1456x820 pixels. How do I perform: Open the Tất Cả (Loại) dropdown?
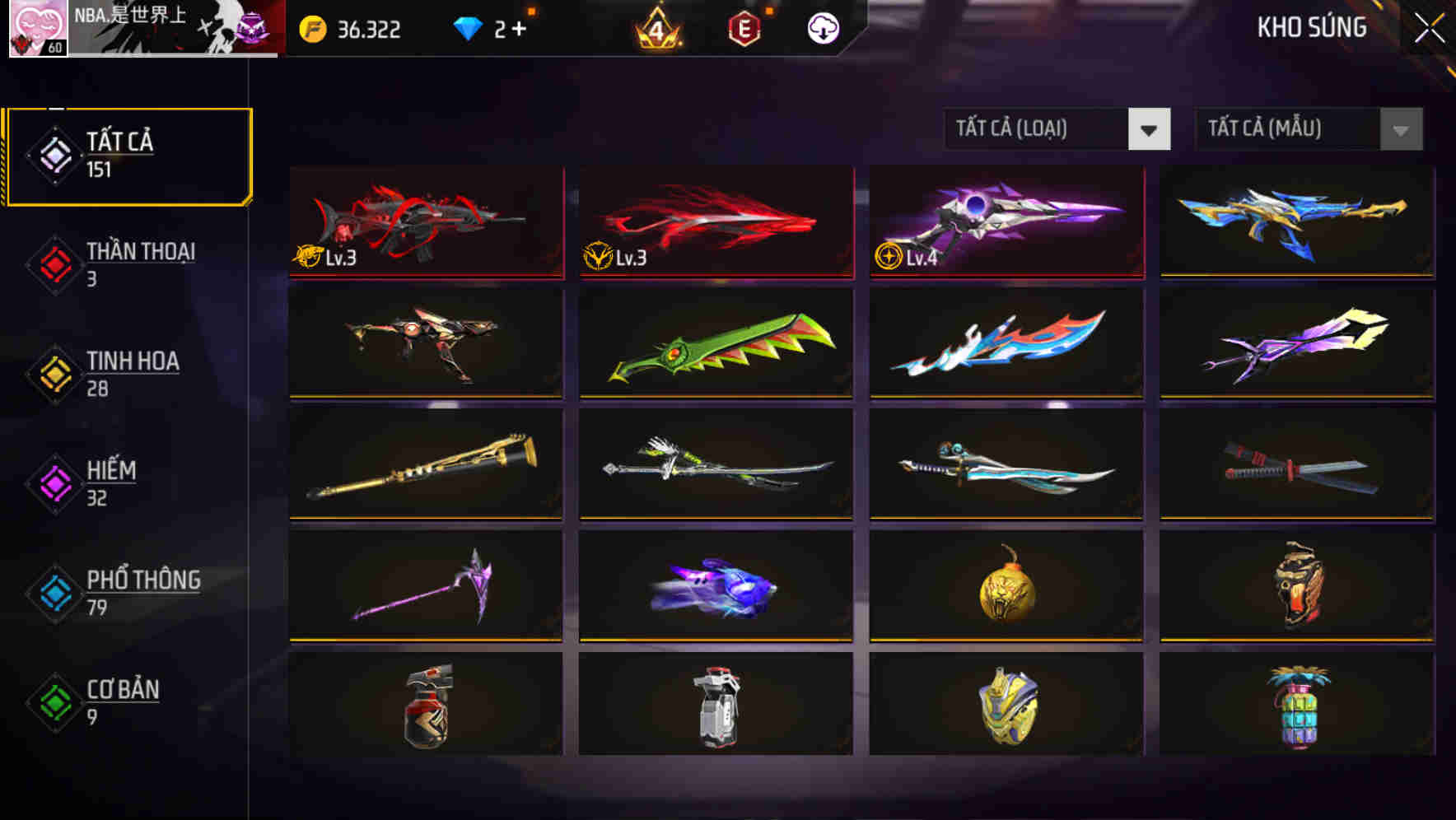click(1058, 129)
